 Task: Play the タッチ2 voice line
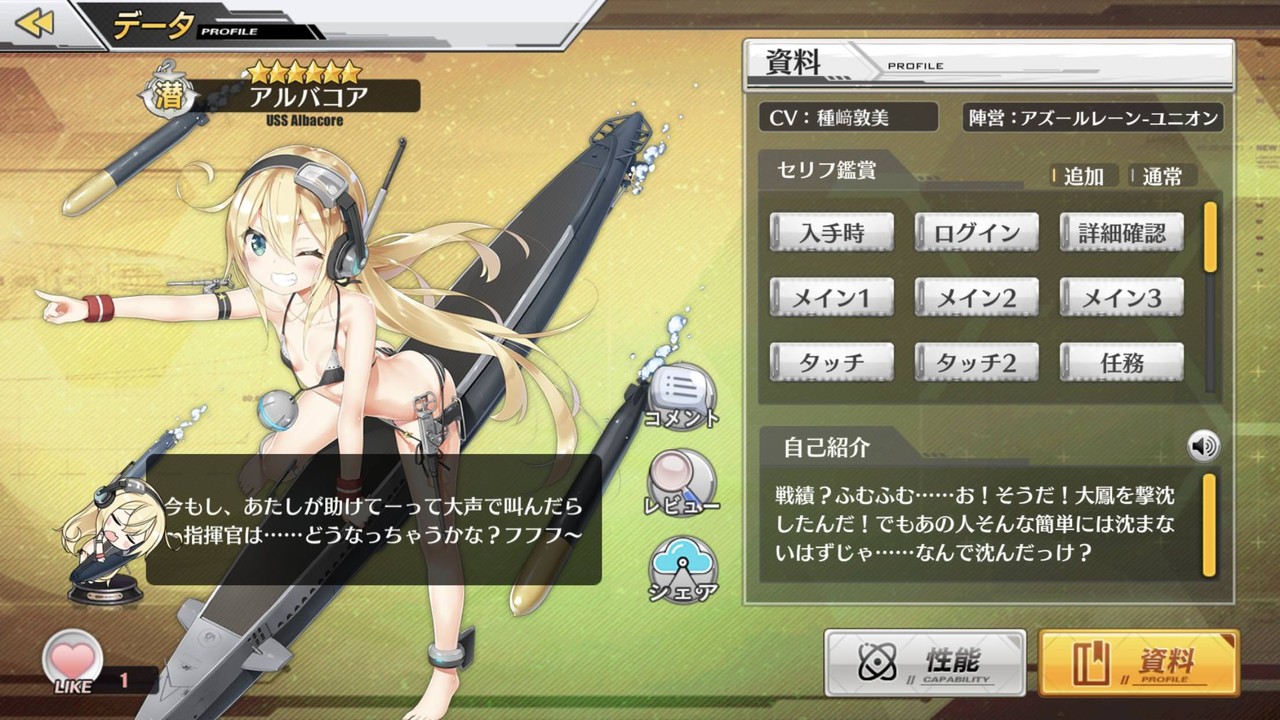coord(976,361)
